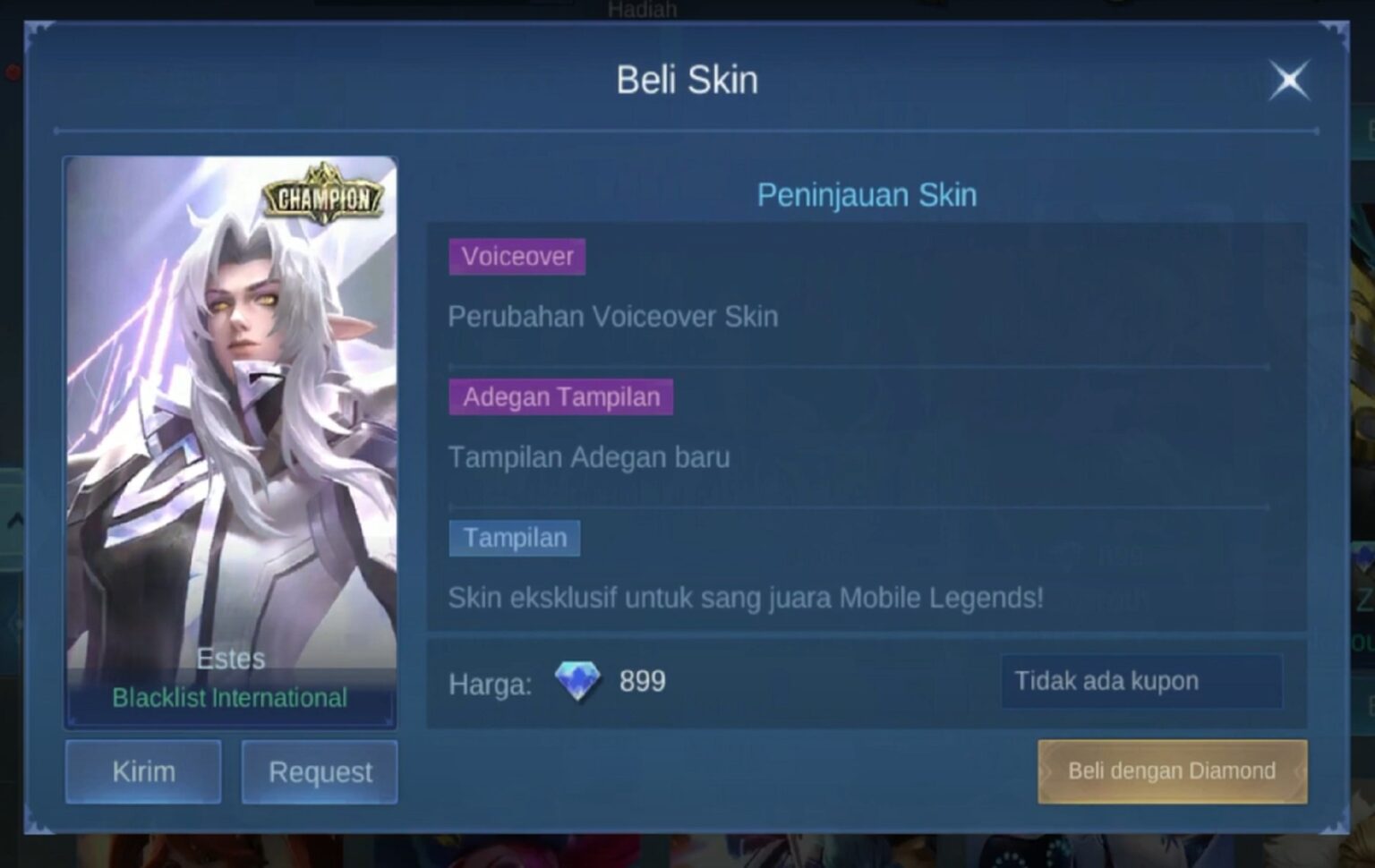Select the blue Tampilan badge
Image resolution: width=1375 pixels, height=868 pixels.
[514, 538]
